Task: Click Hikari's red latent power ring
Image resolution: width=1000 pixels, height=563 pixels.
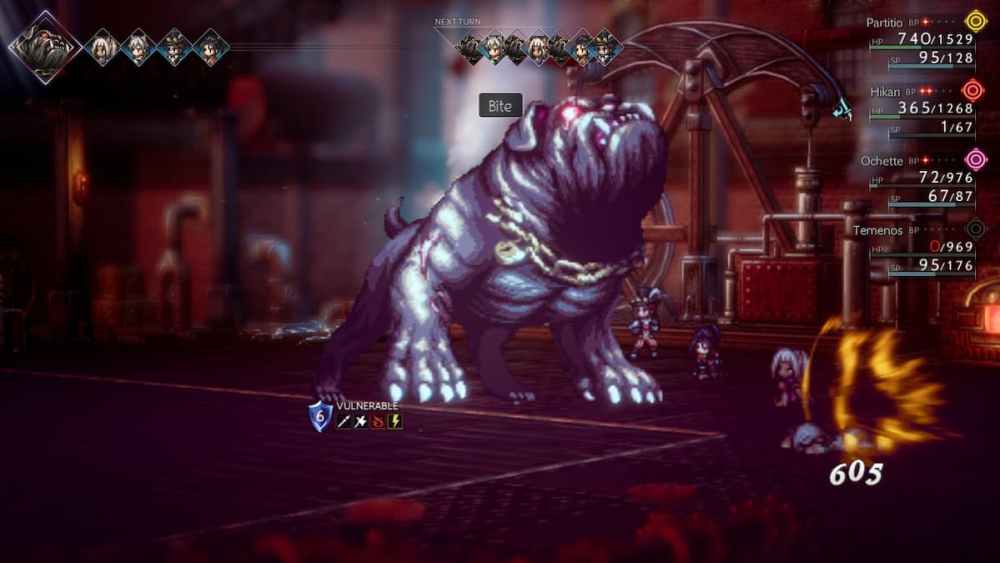Action: point(974,90)
